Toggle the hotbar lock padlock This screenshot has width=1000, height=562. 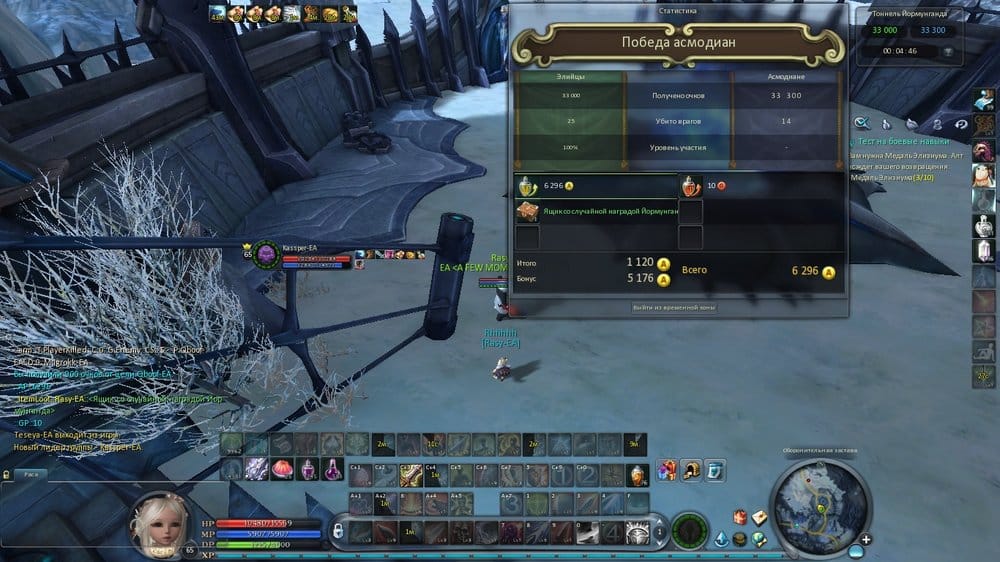(338, 529)
